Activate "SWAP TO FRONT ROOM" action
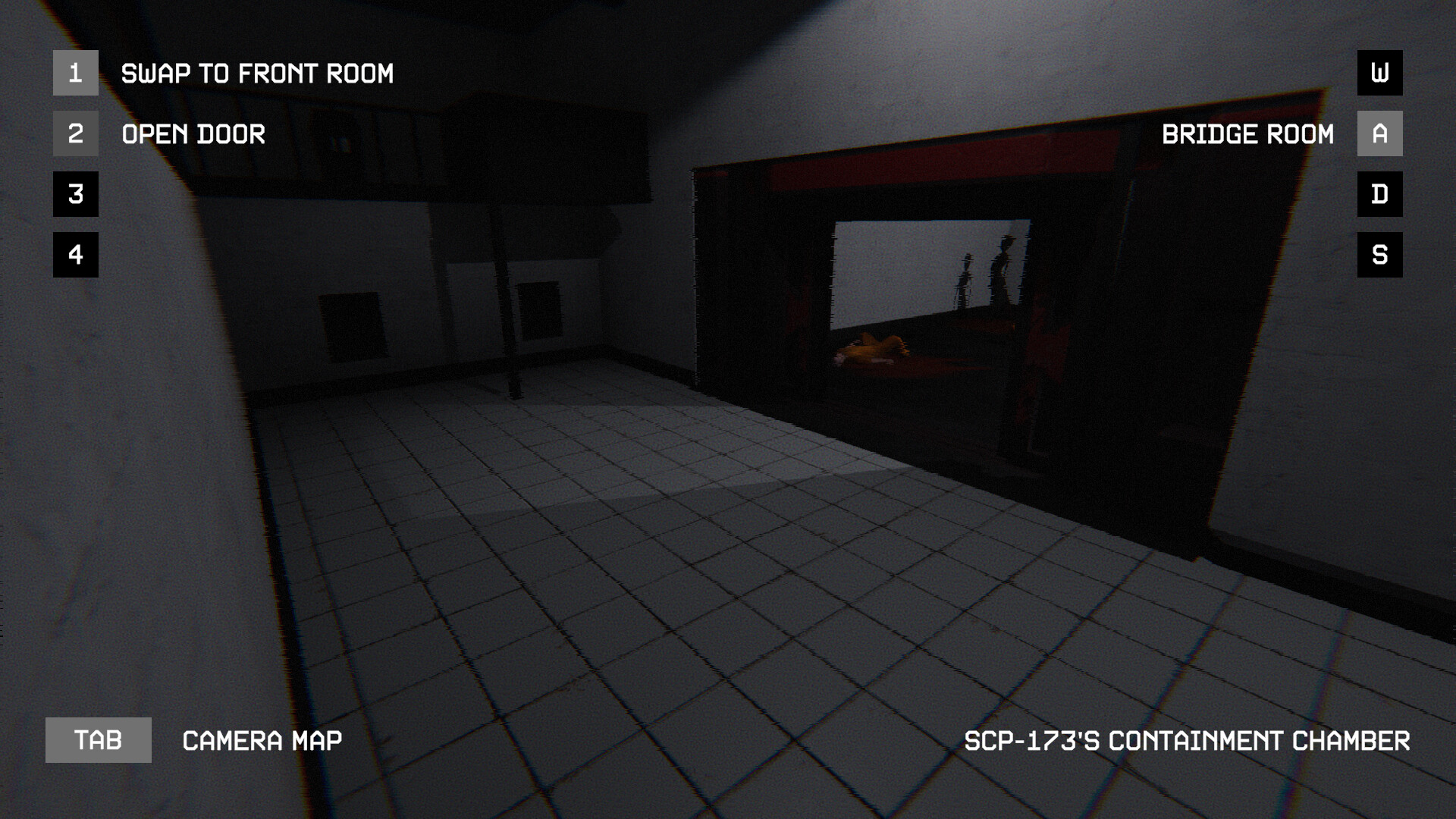Screen dimensions: 1456x819 coord(258,74)
